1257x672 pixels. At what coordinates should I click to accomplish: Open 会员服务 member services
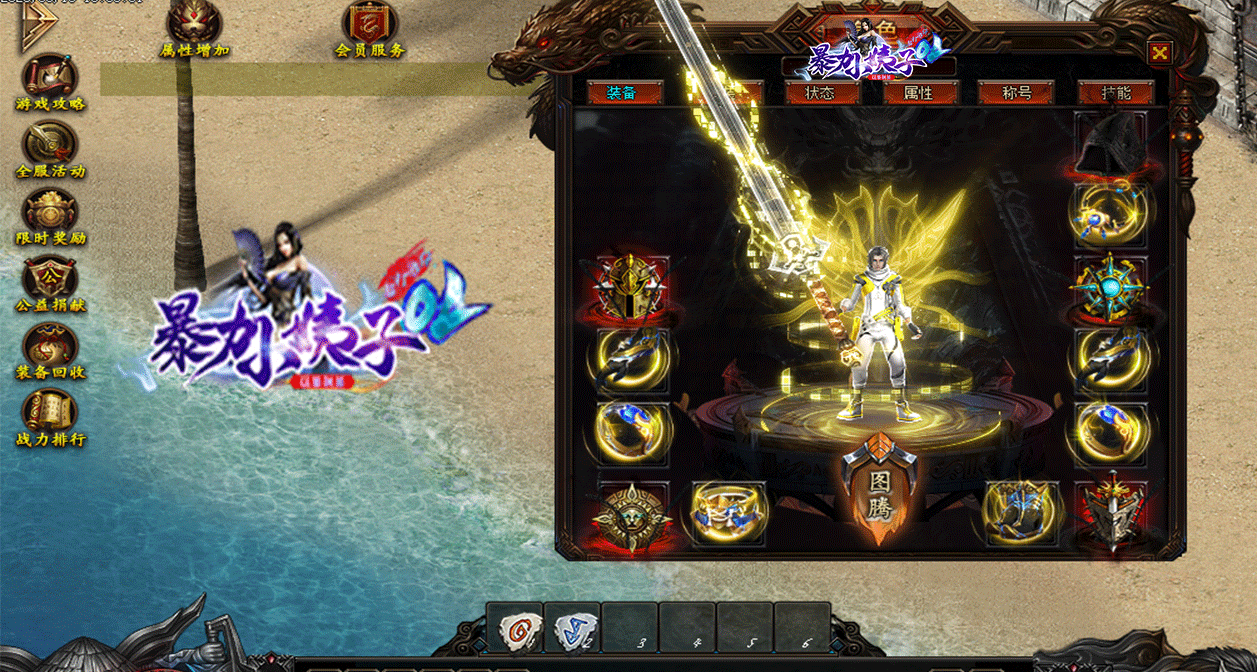point(370,29)
